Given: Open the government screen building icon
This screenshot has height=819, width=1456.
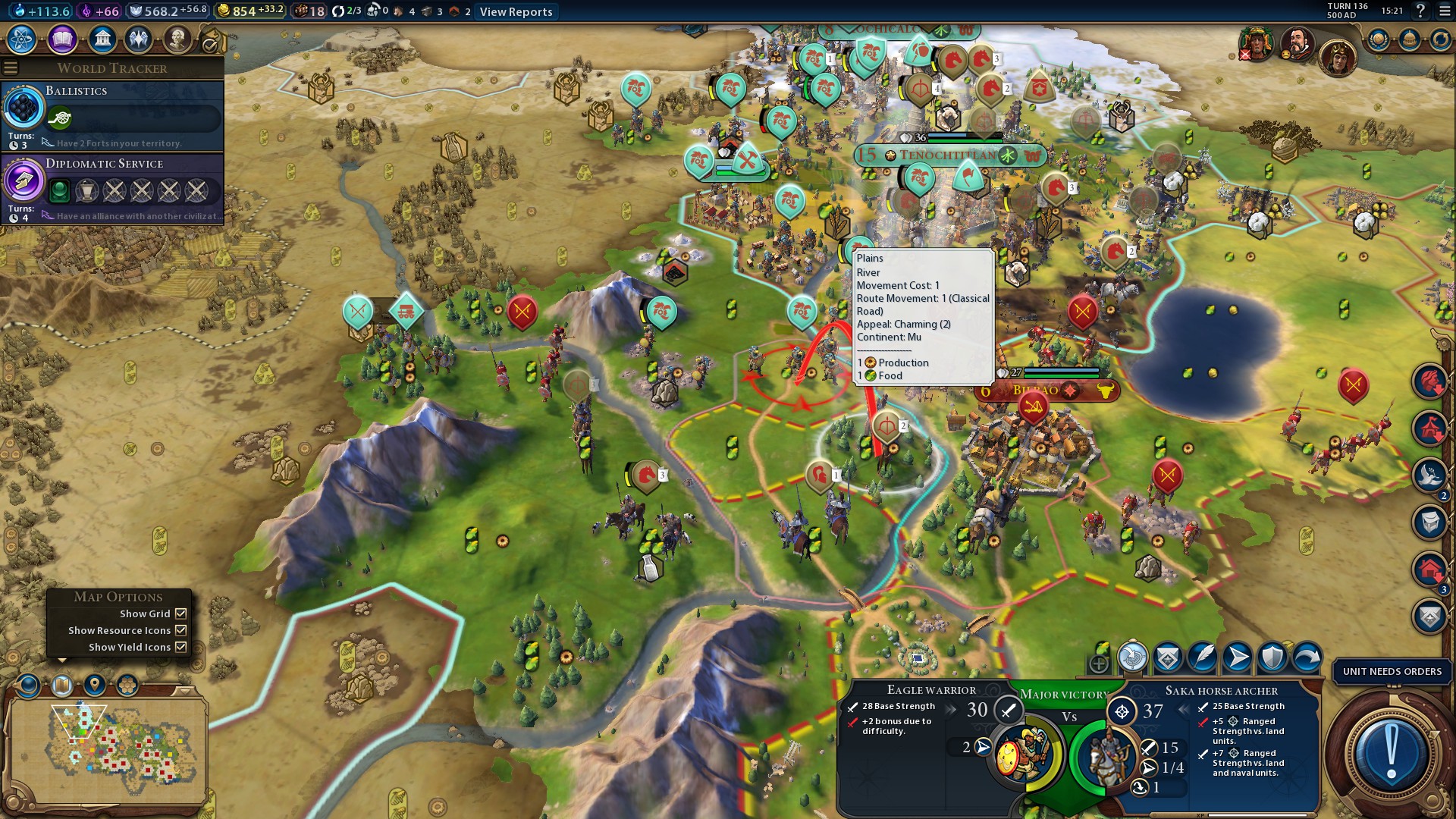Looking at the screenshot, I should pos(102,39).
